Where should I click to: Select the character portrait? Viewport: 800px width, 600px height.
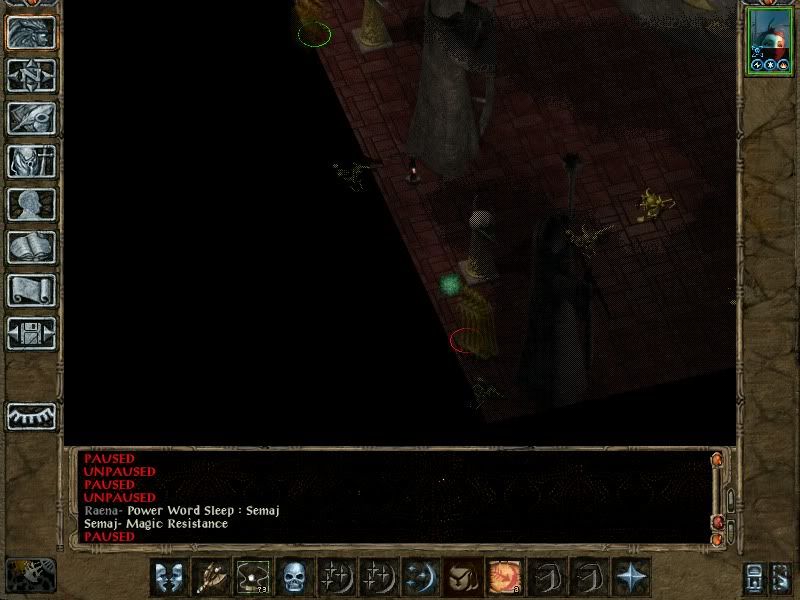(768, 40)
